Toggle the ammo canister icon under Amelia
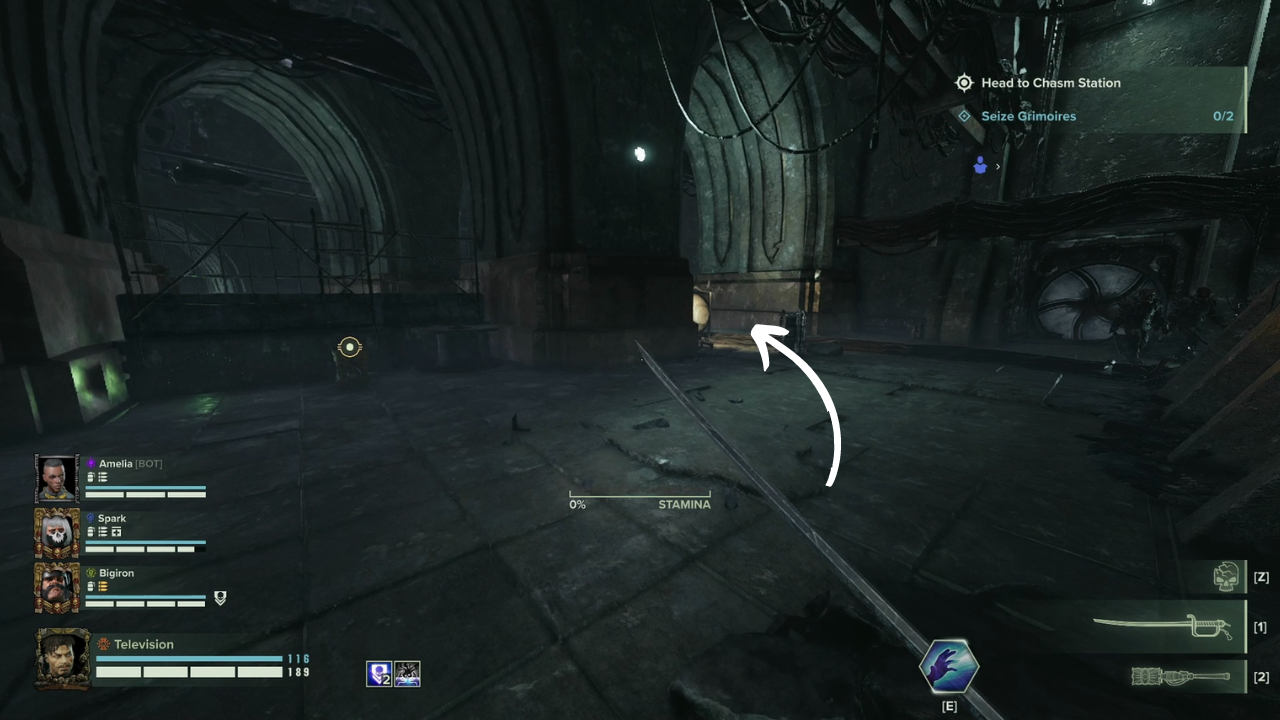This screenshot has height=720, width=1280. point(90,476)
